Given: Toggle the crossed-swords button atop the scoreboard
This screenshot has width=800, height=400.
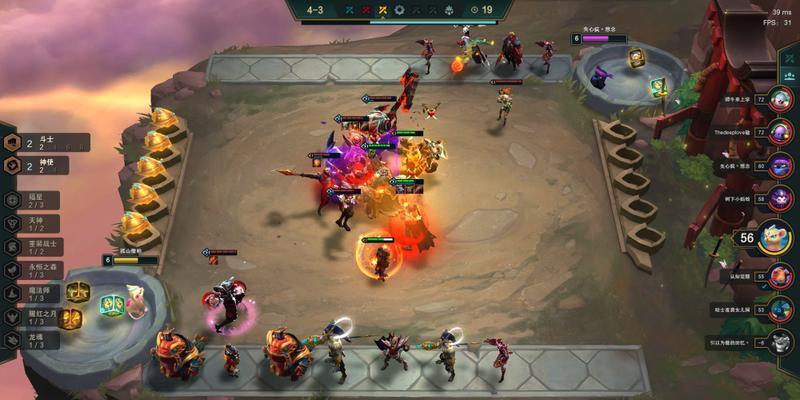Looking at the screenshot, I should pyautogui.click(x=790, y=53).
